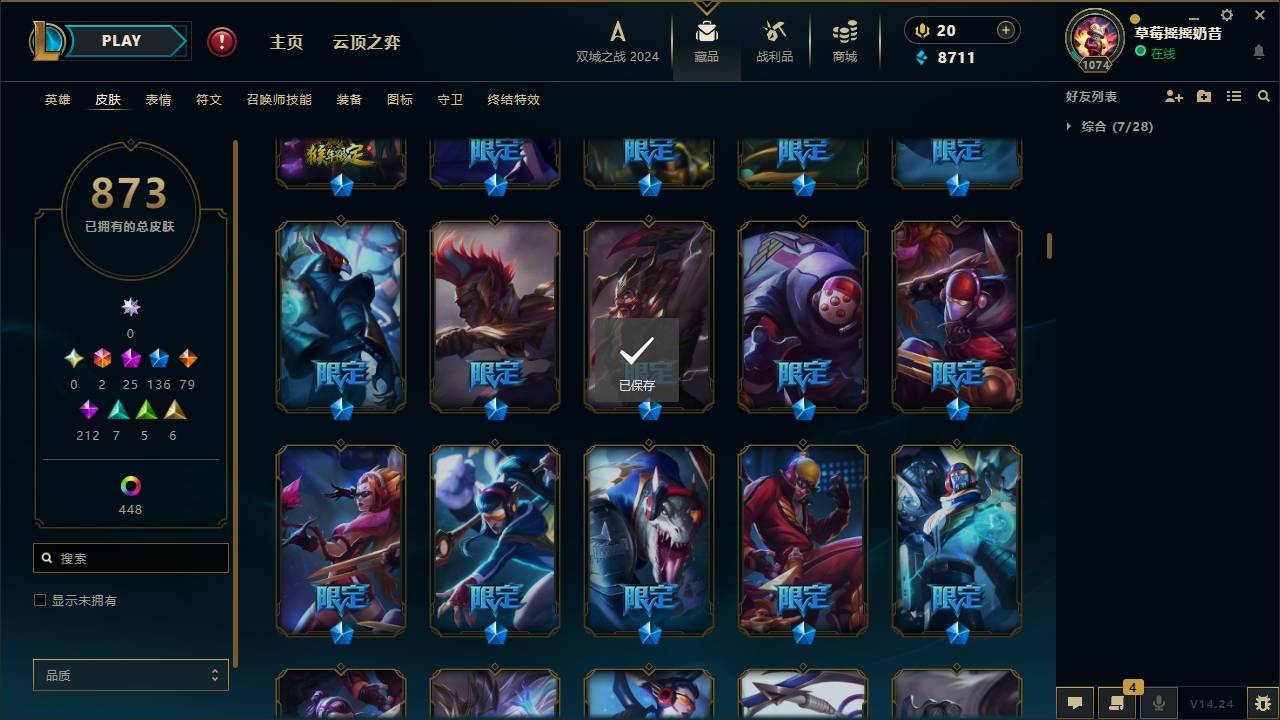Click the PLAY button
Screen dimensions: 1280x720
click(x=121, y=40)
